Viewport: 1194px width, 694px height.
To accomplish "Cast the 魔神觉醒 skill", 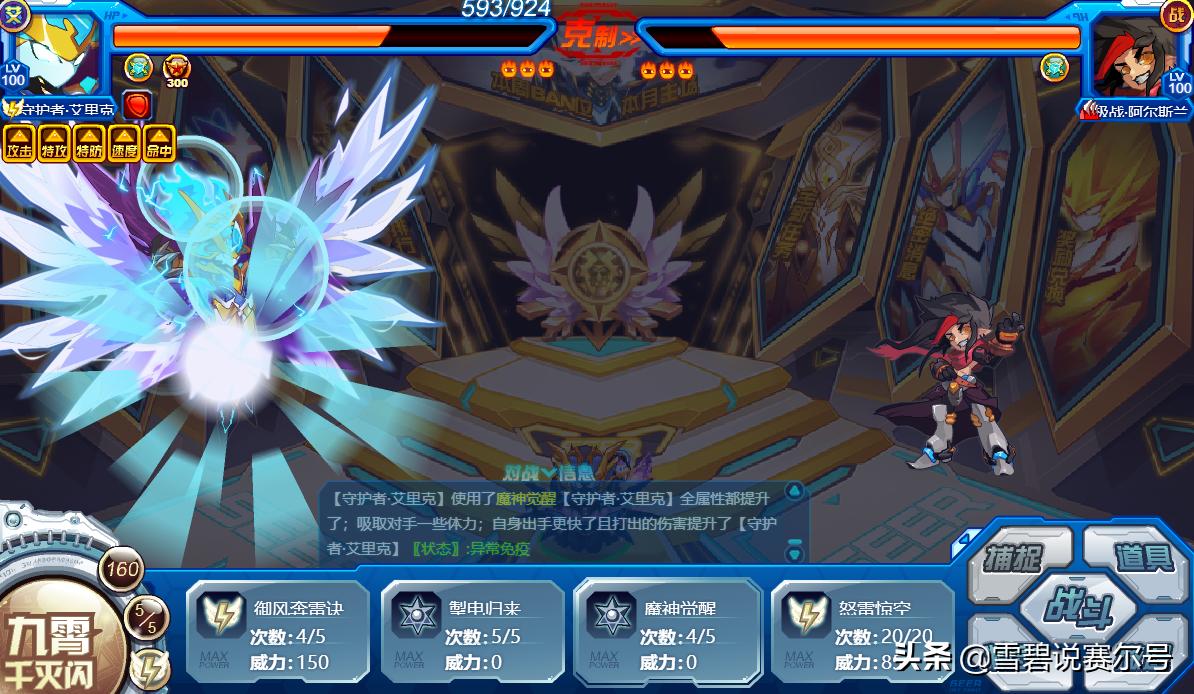I will click(667, 633).
